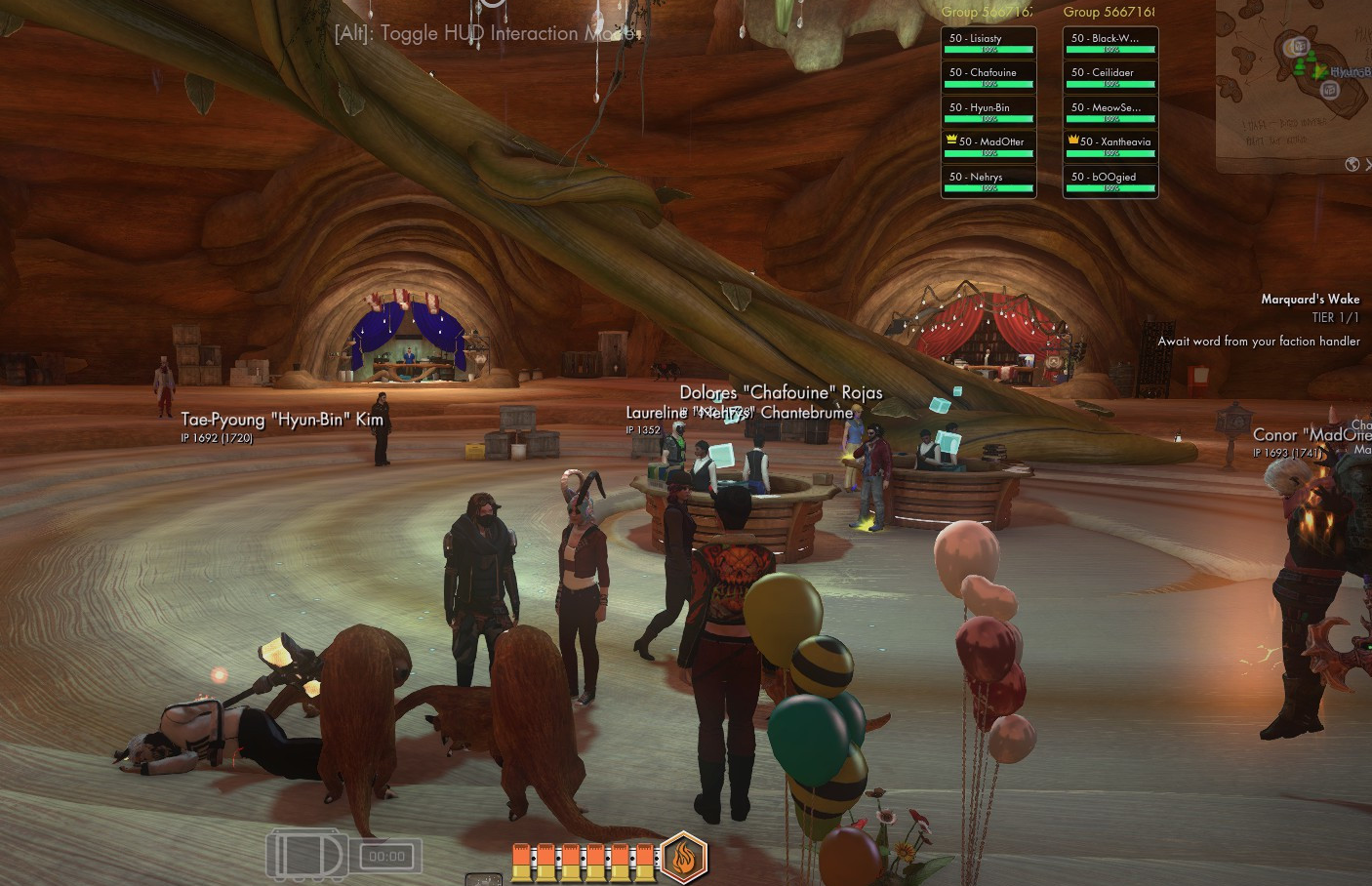Target bOOgied in the group list
Image resolution: width=1372 pixels, height=886 pixels.
pyautogui.click(x=1110, y=181)
